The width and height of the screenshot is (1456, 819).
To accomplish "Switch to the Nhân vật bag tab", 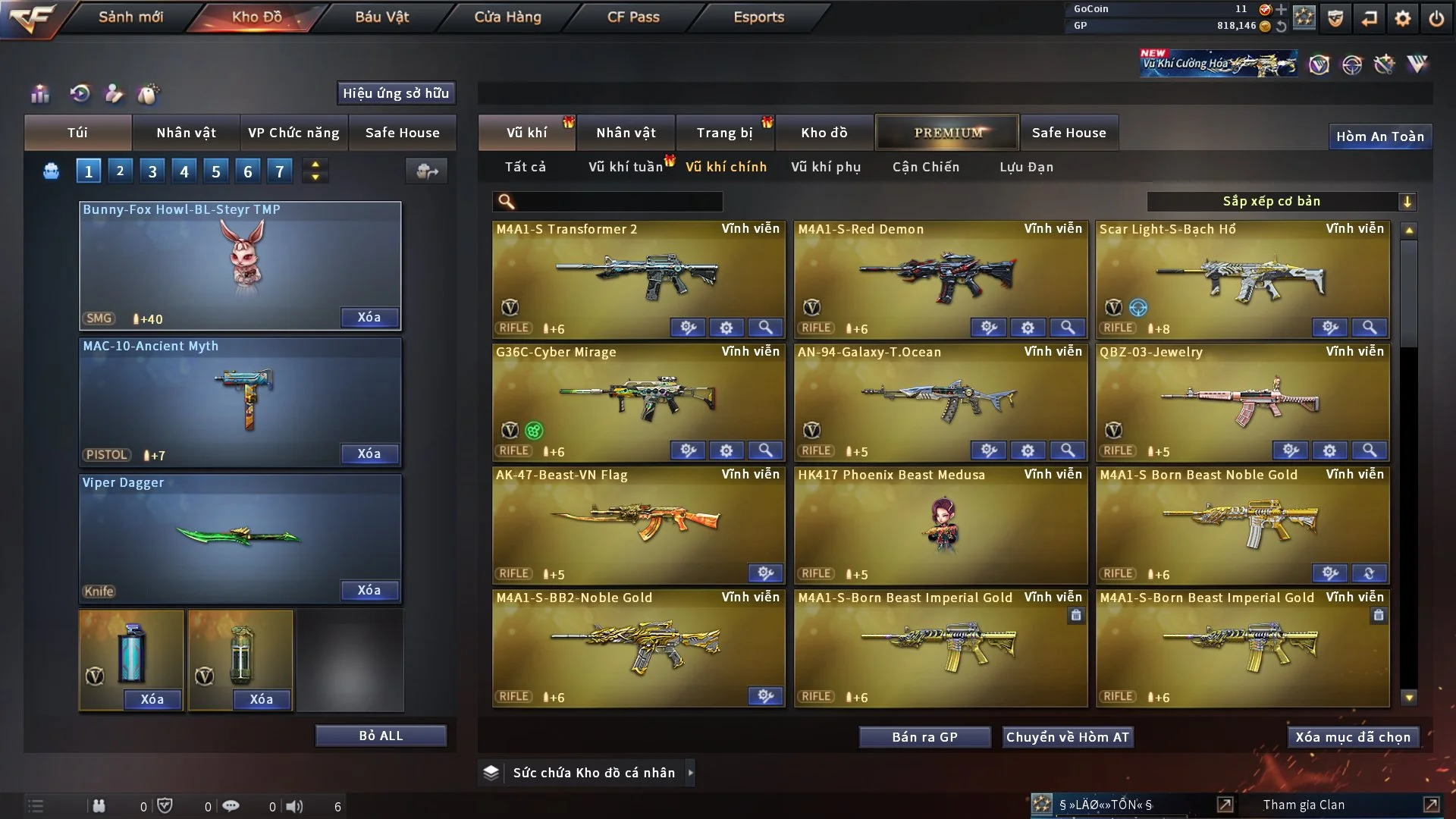I will click(x=186, y=133).
